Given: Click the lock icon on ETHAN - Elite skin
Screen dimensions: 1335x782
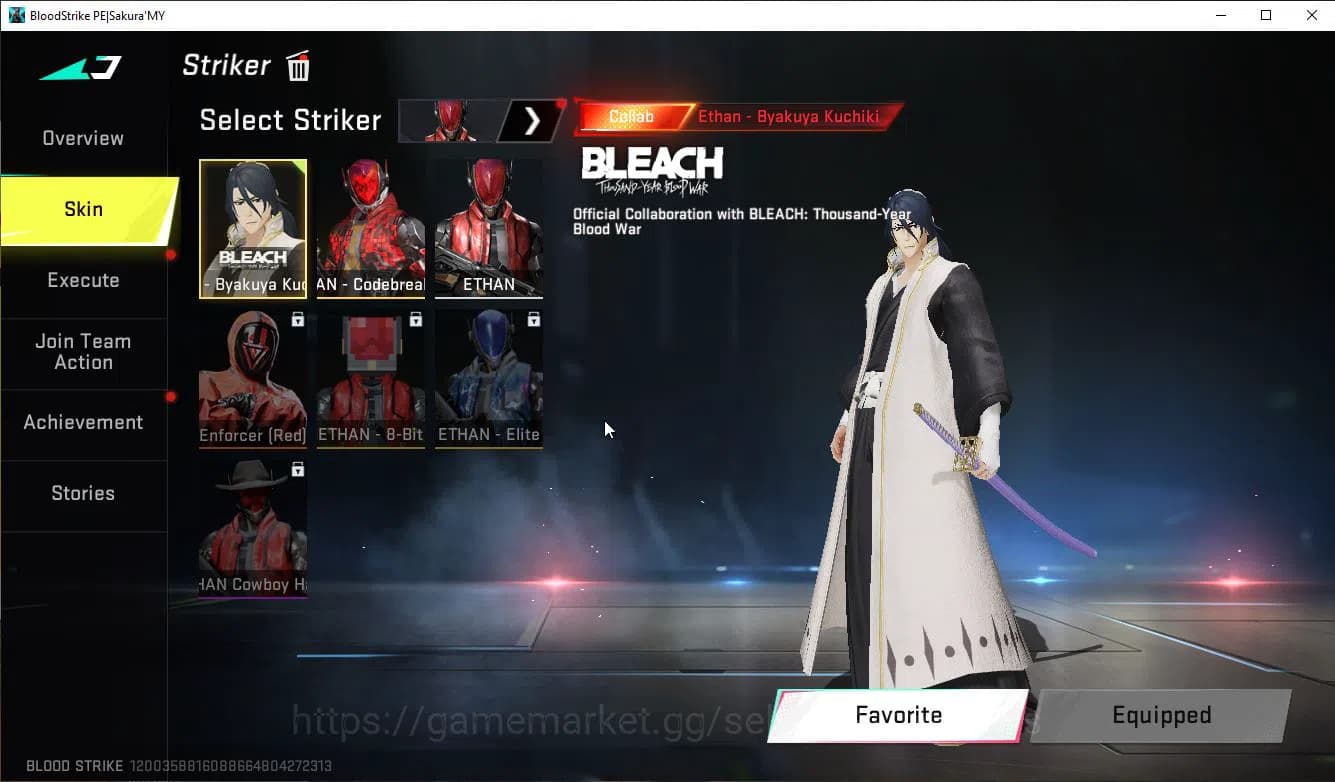Looking at the screenshot, I should click(x=534, y=318).
